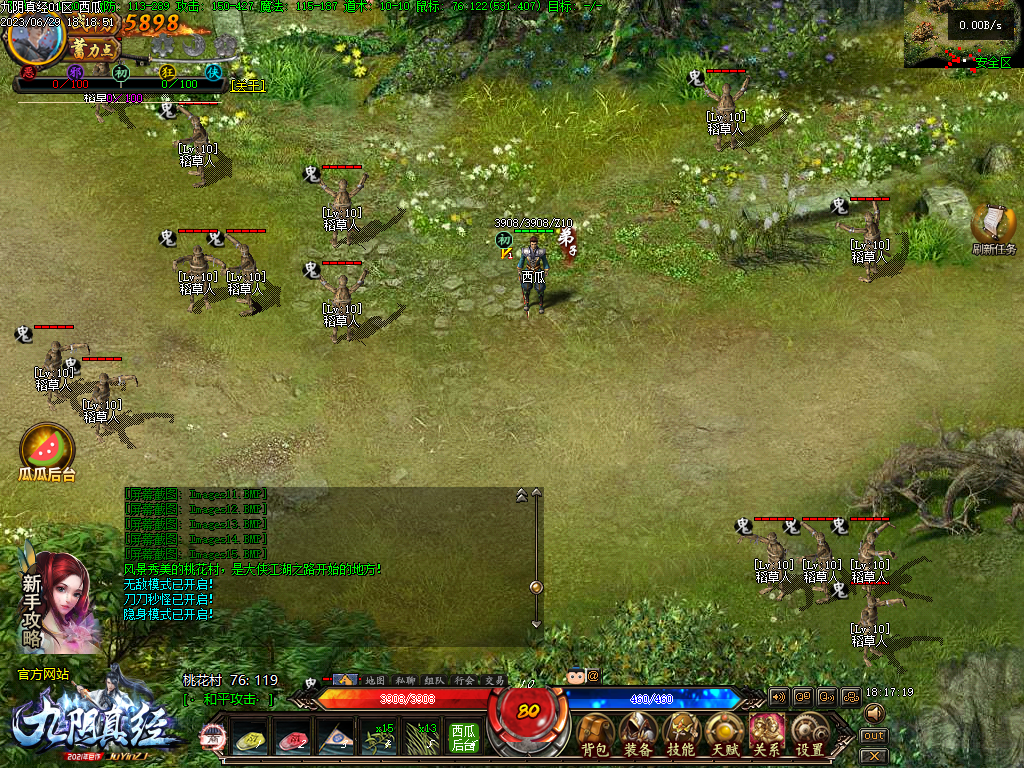Switch to the 组队 team tab
The width and height of the screenshot is (1024, 768).
(434, 680)
